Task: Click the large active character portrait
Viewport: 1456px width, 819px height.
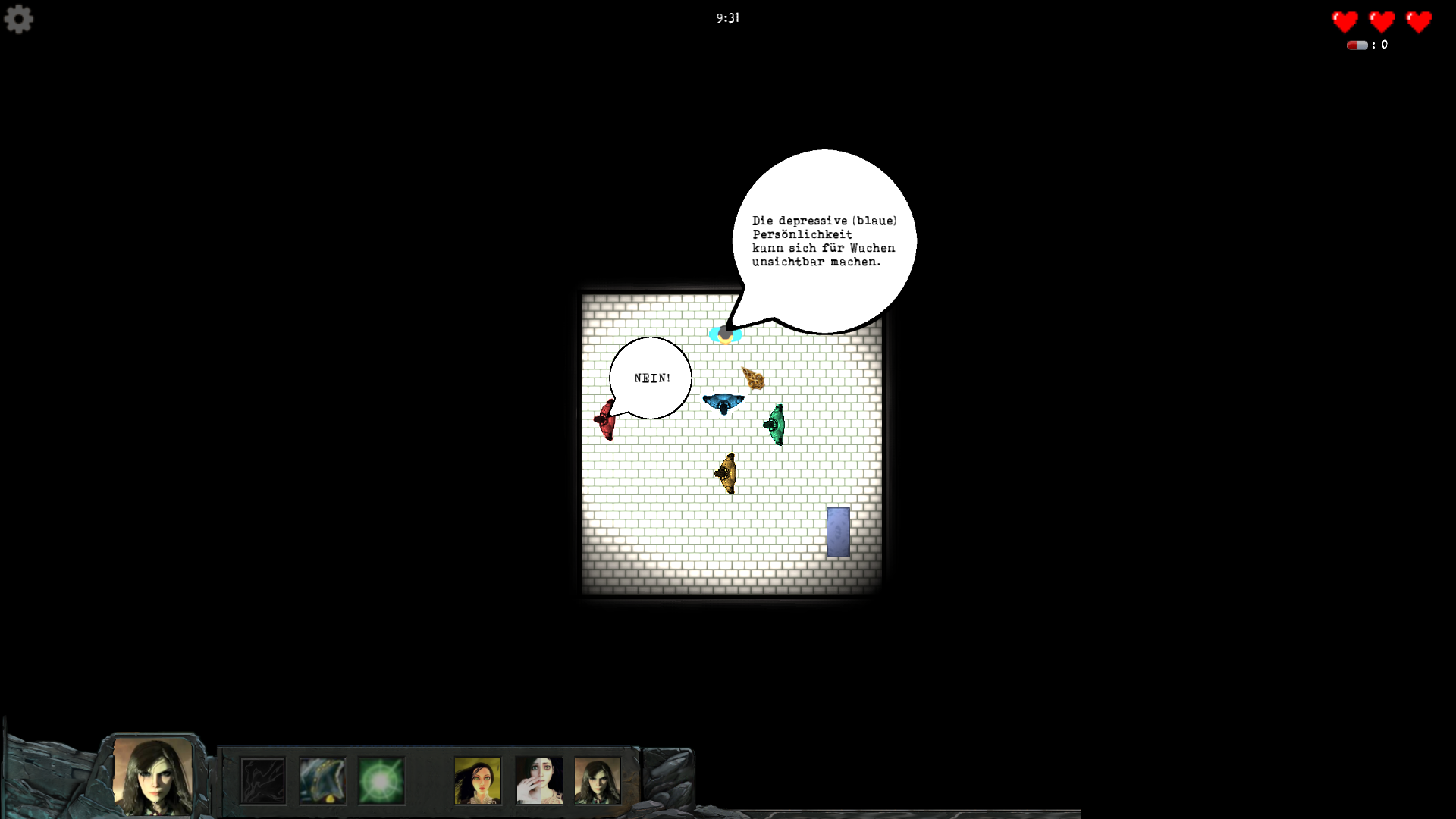Action: click(x=152, y=776)
